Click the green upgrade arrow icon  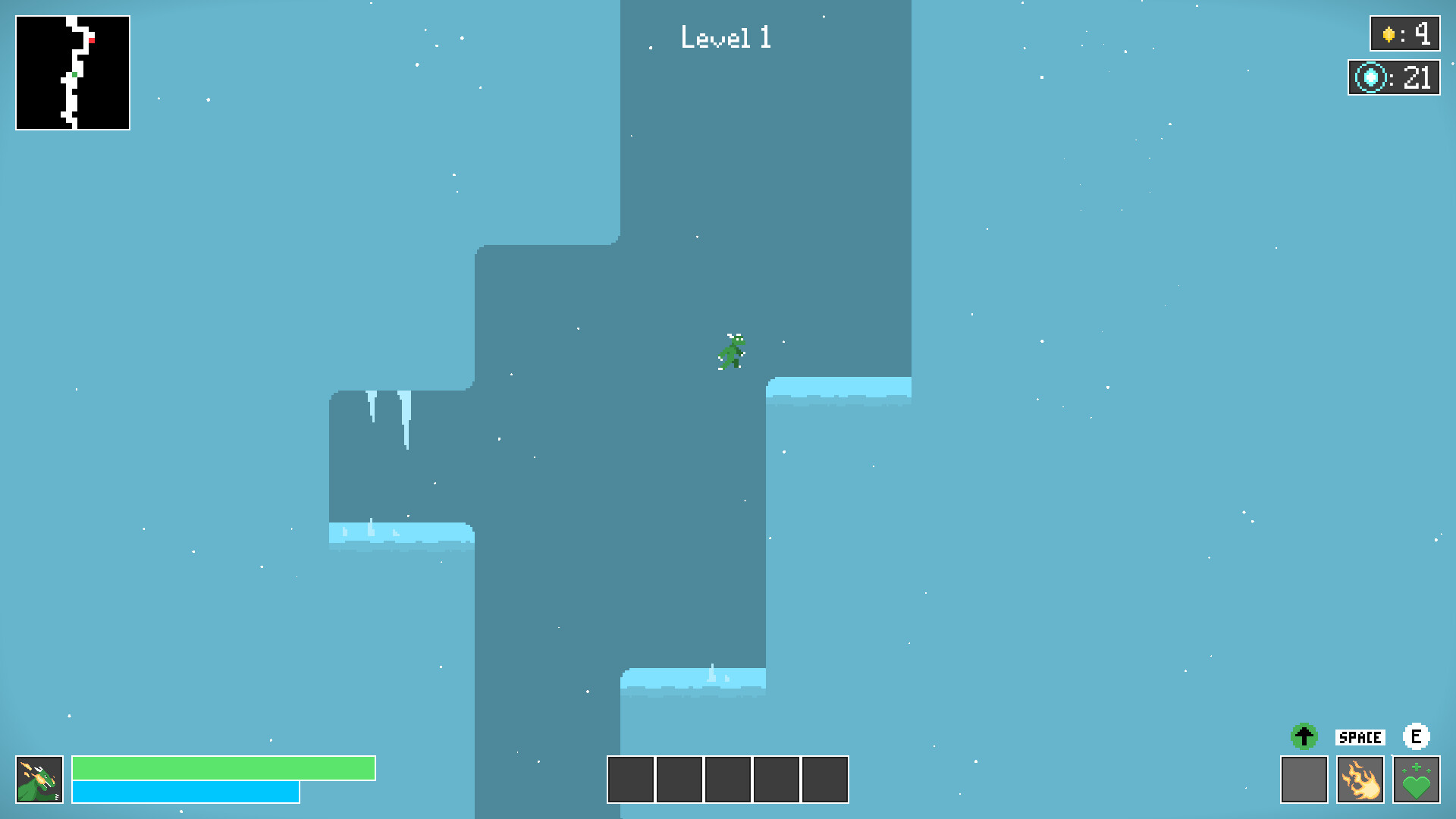1305,736
